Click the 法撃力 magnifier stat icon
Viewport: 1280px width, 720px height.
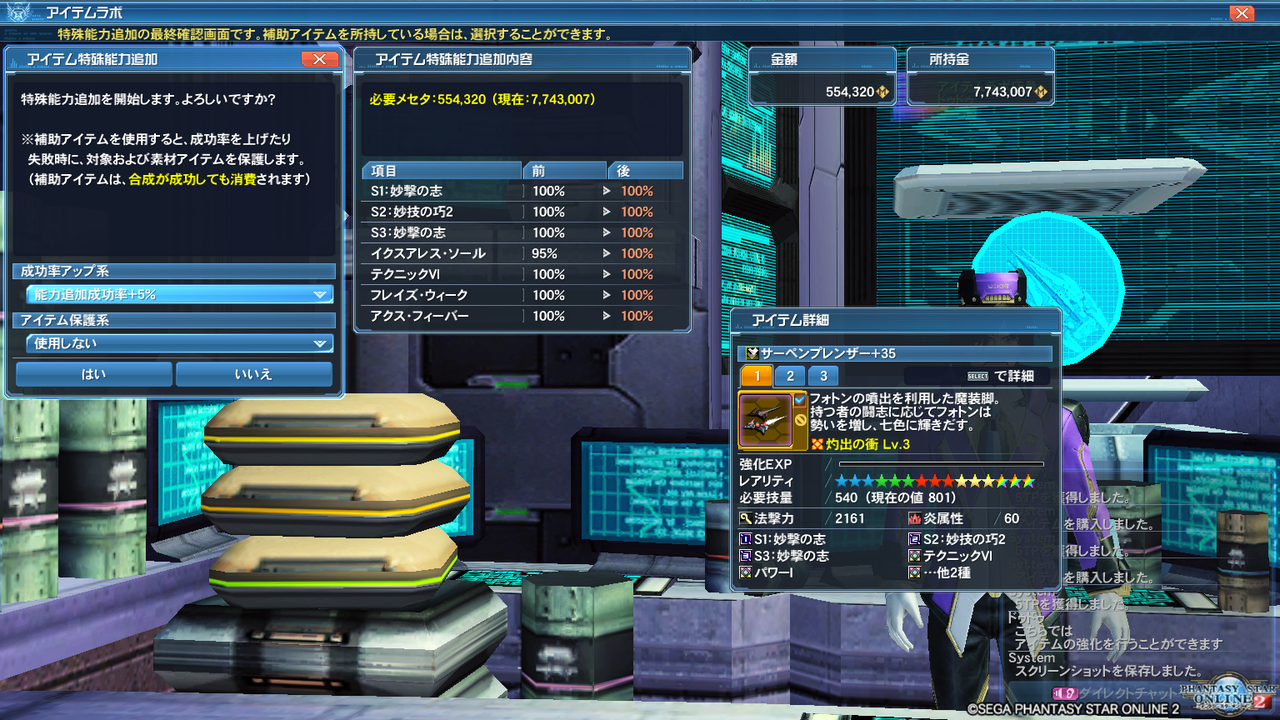[744, 517]
